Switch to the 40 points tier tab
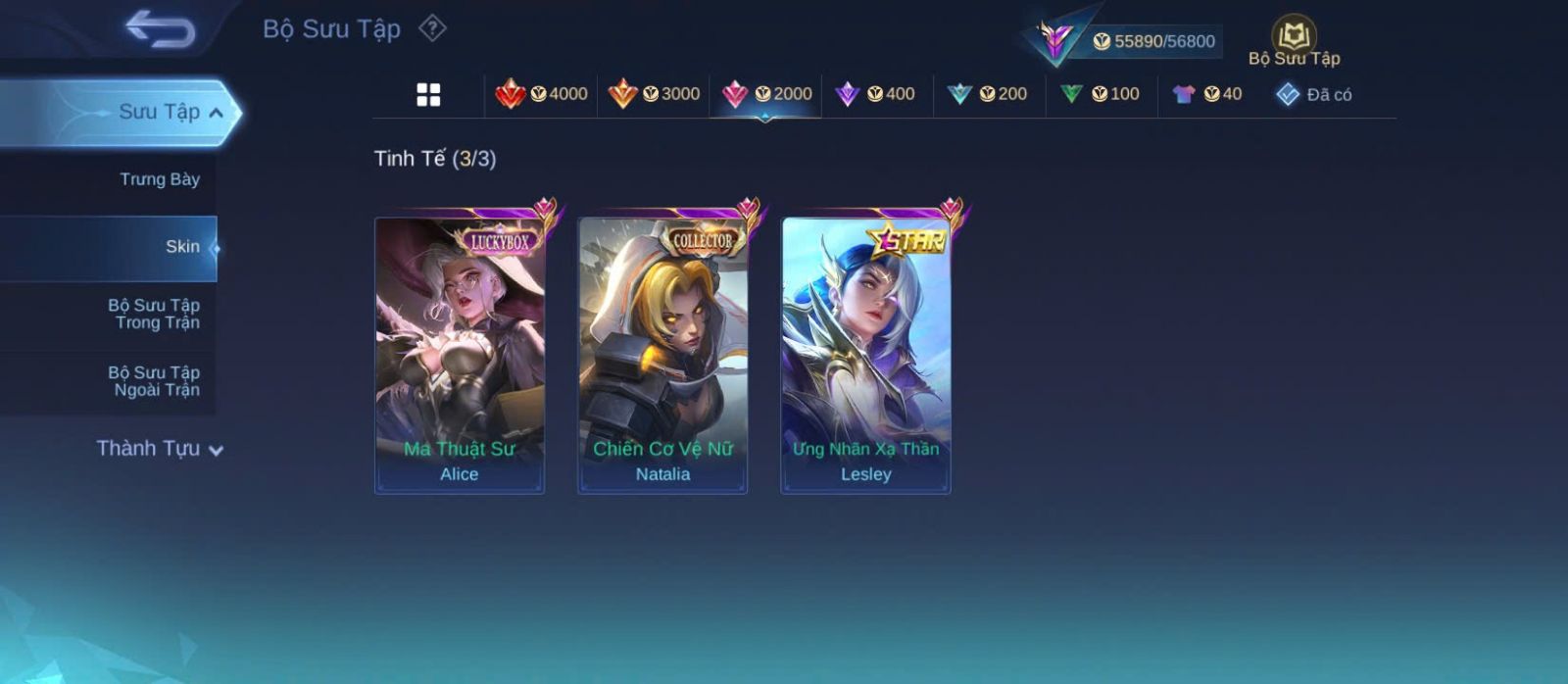The width and height of the screenshot is (1568, 684). click(x=1207, y=94)
